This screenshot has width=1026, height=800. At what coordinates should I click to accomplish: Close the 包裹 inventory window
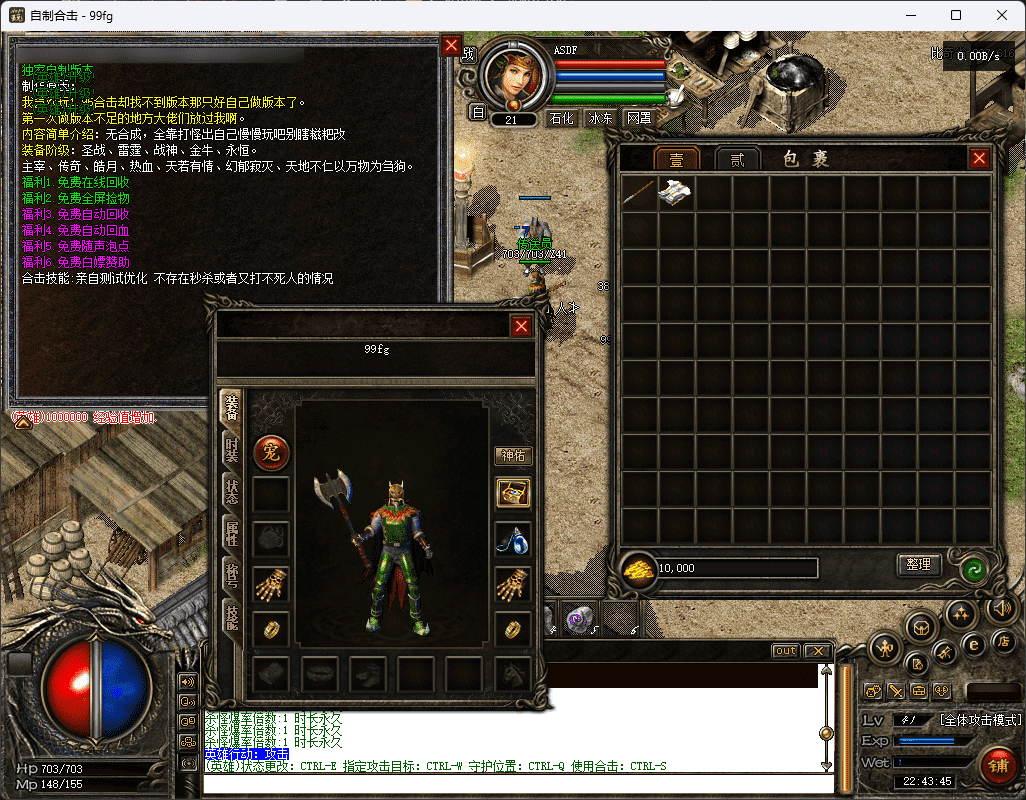pyautogui.click(x=979, y=158)
